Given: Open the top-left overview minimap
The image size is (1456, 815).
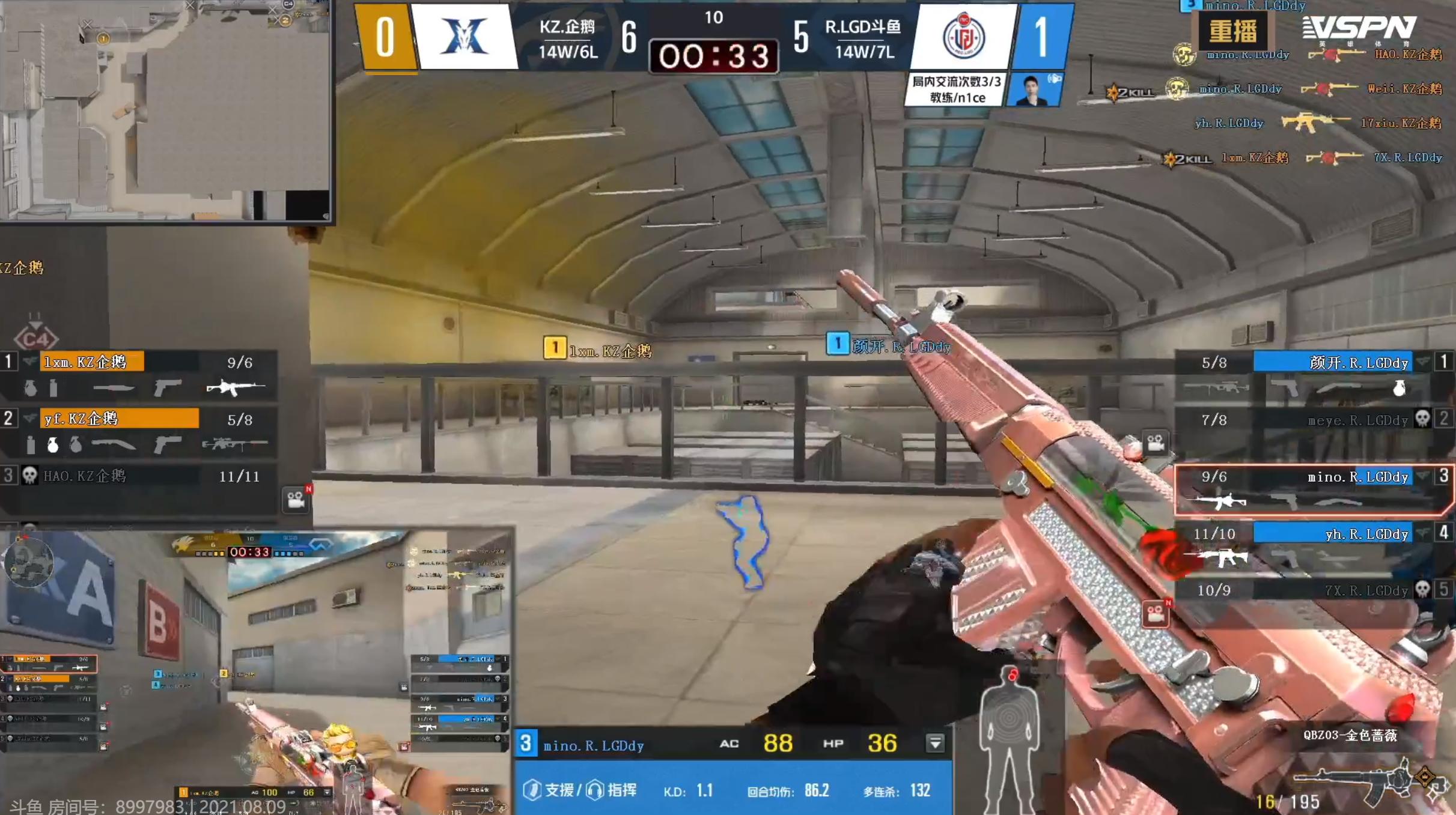Looking at the screenshot, I should click(165, 110).
